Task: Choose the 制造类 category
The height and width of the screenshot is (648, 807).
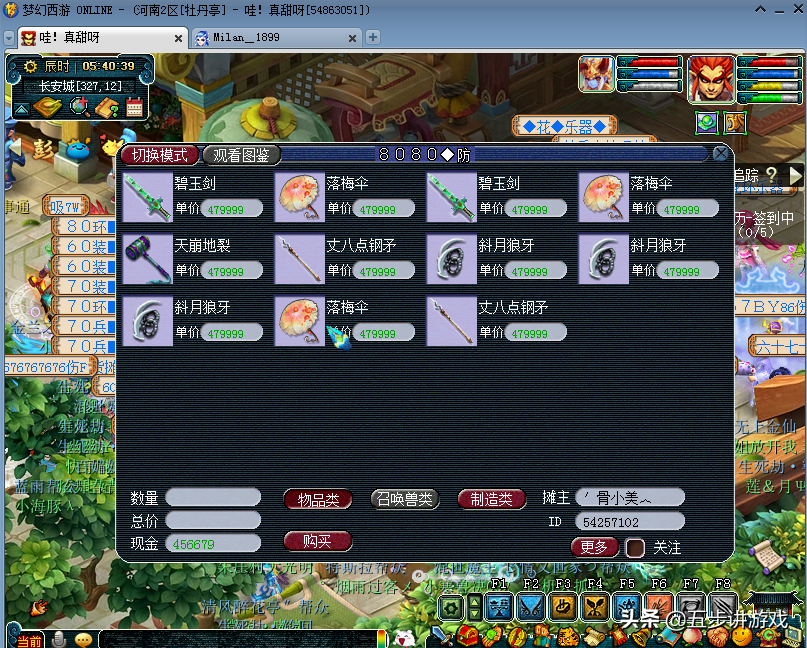Action: (x=492, y=499)
